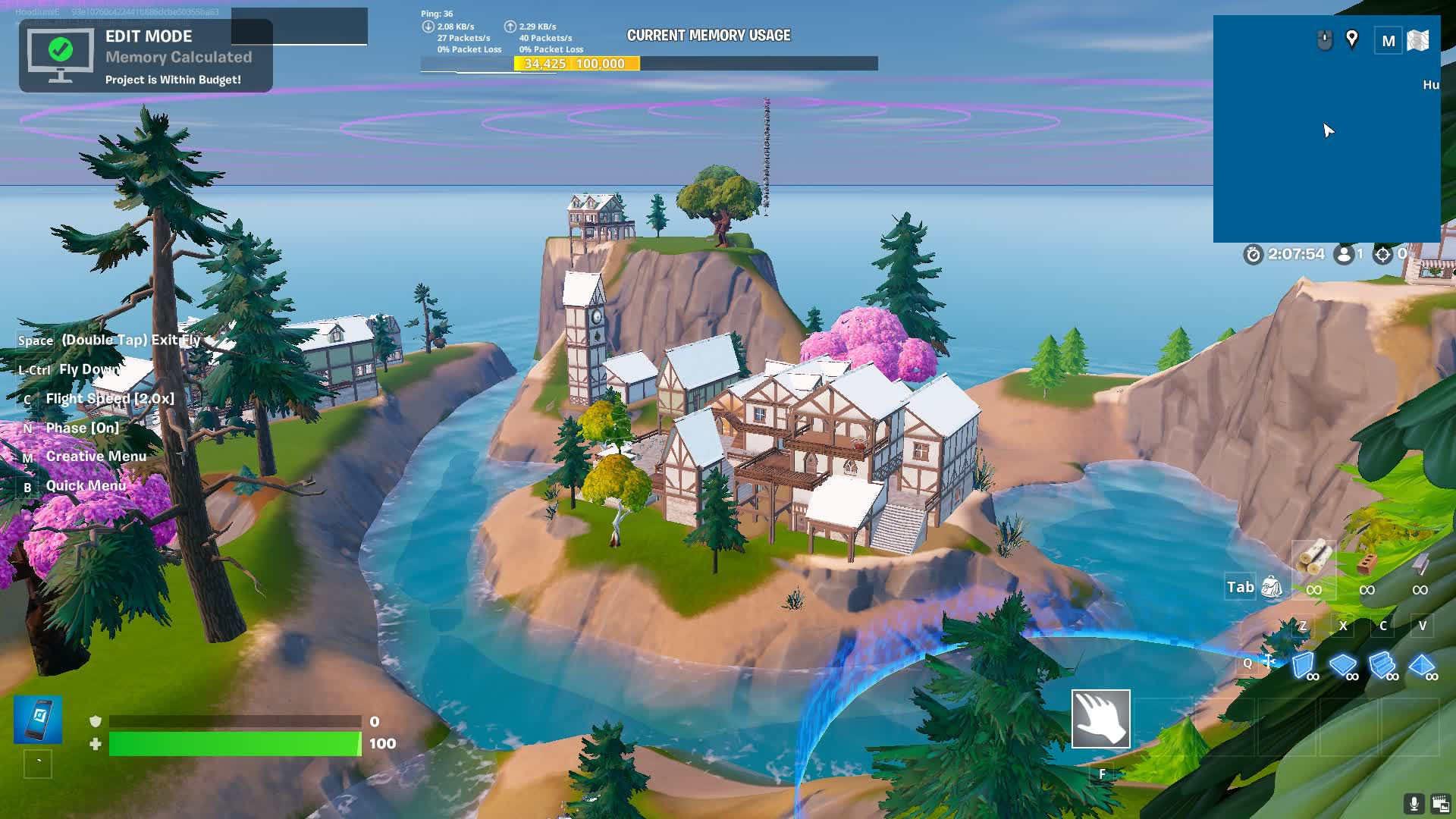Click the blue phone tool icon
Viewport: 1456px width, 819px height.
tap(38, 718)
